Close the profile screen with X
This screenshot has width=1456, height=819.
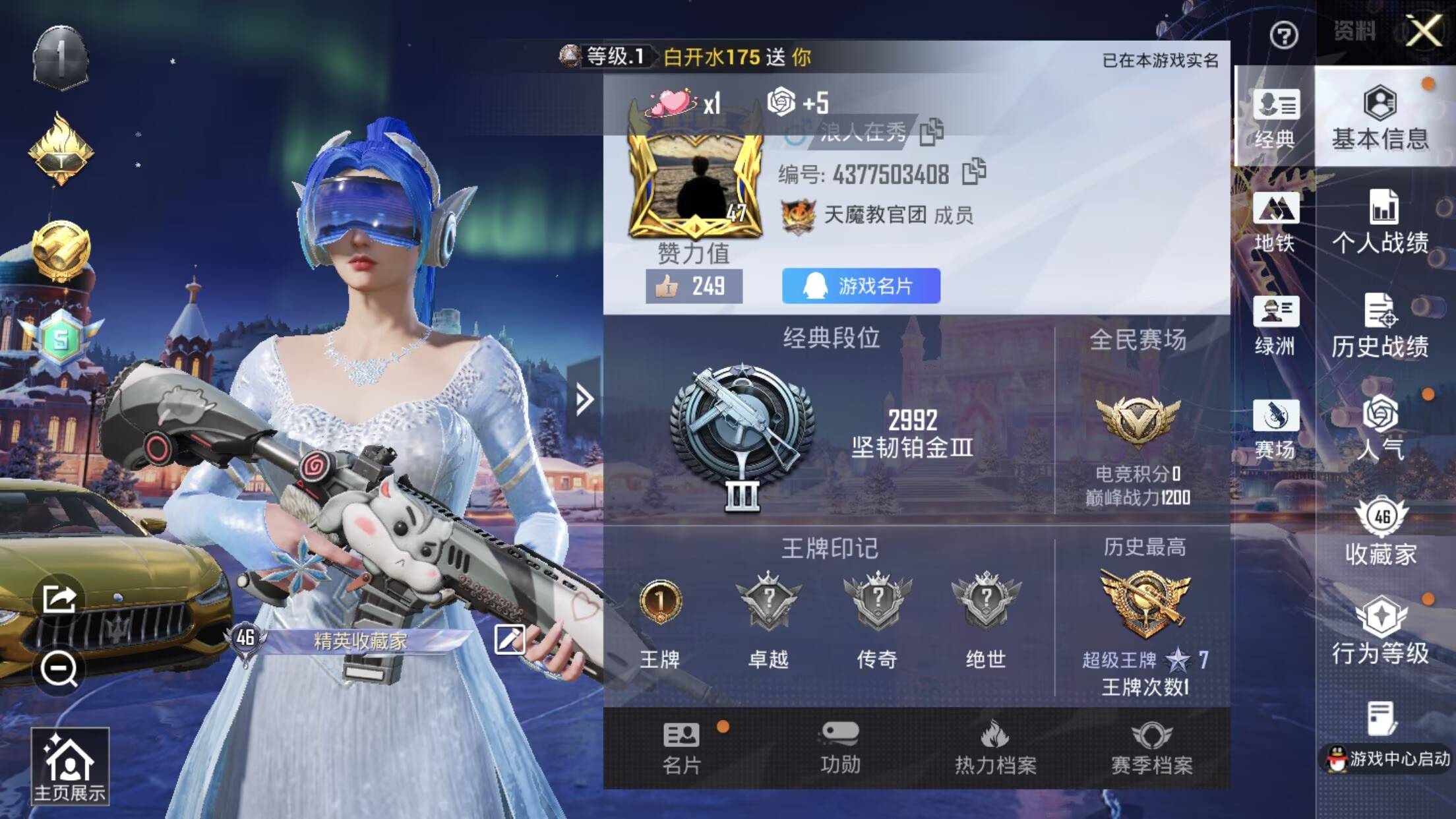[1424, 31]
